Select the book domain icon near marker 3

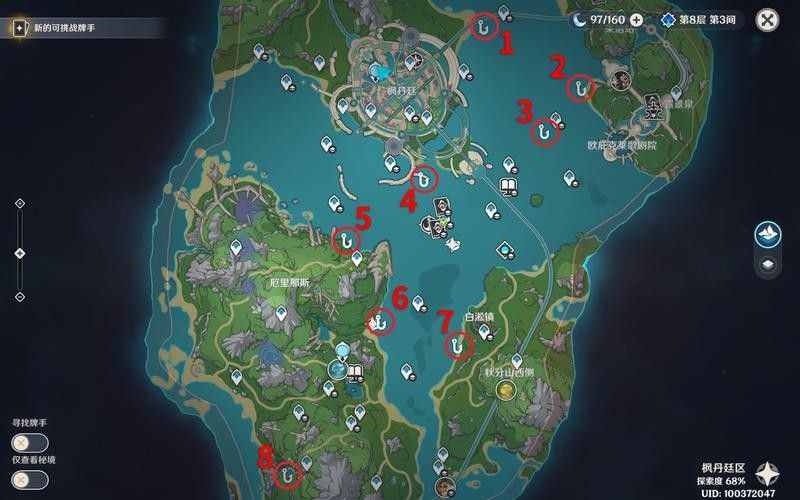tap(507, 187)
